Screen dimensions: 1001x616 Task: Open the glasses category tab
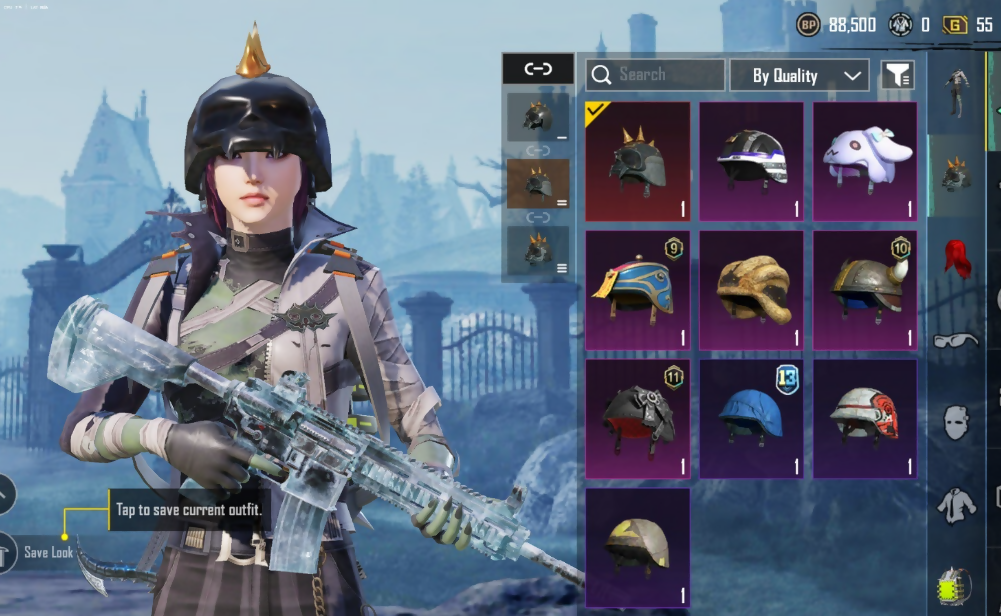point(957,340)
